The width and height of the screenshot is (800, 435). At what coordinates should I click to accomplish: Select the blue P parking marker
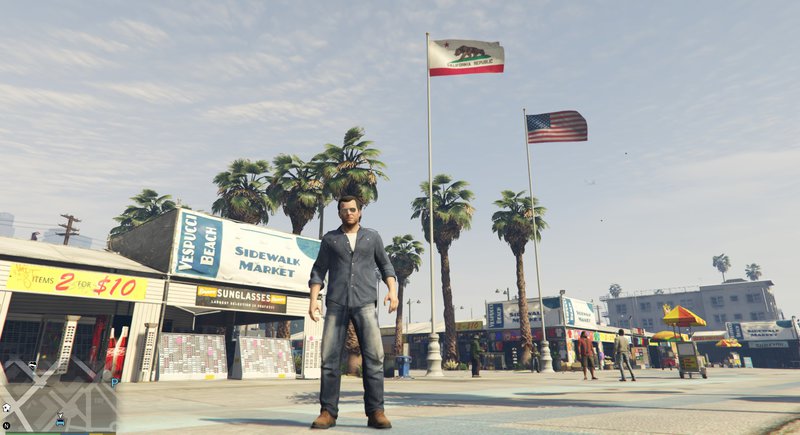click(115, 381)
